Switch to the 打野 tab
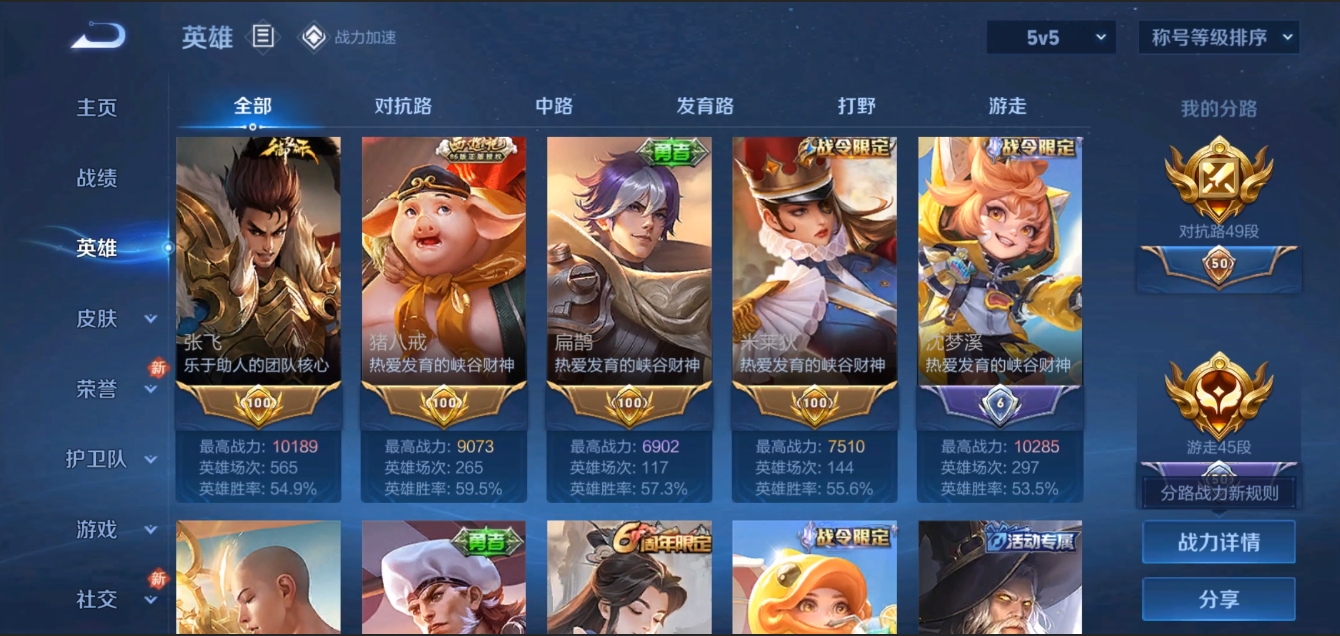Viewport: 1340px width, 636px height. coord(857,106)
